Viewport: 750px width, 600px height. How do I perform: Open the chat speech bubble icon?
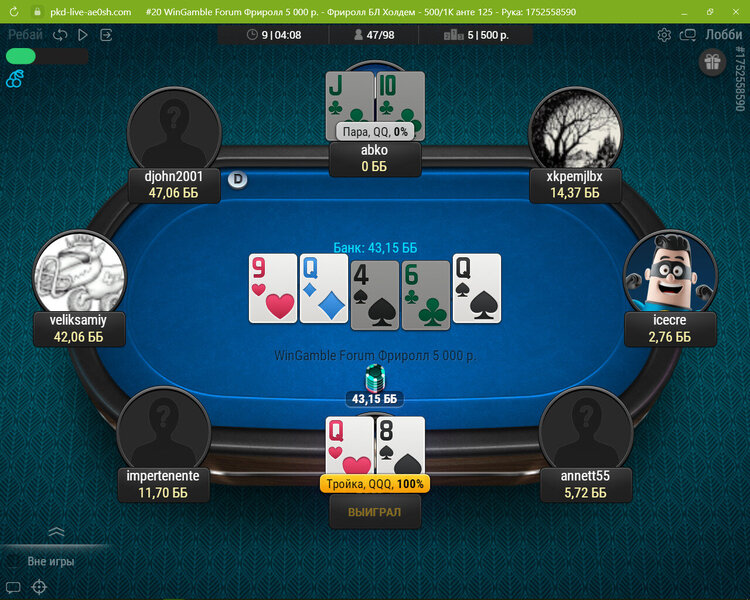point(13,587)
